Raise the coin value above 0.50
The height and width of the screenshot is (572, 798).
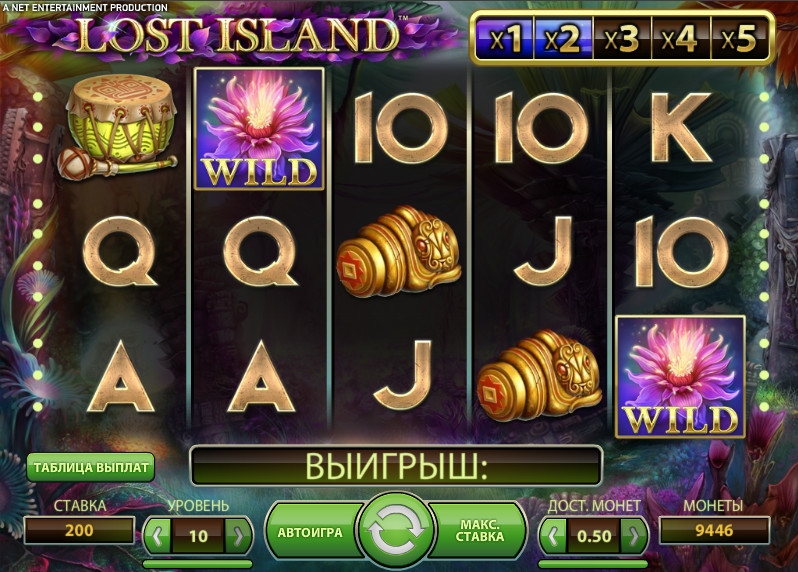tap(634, 535)
